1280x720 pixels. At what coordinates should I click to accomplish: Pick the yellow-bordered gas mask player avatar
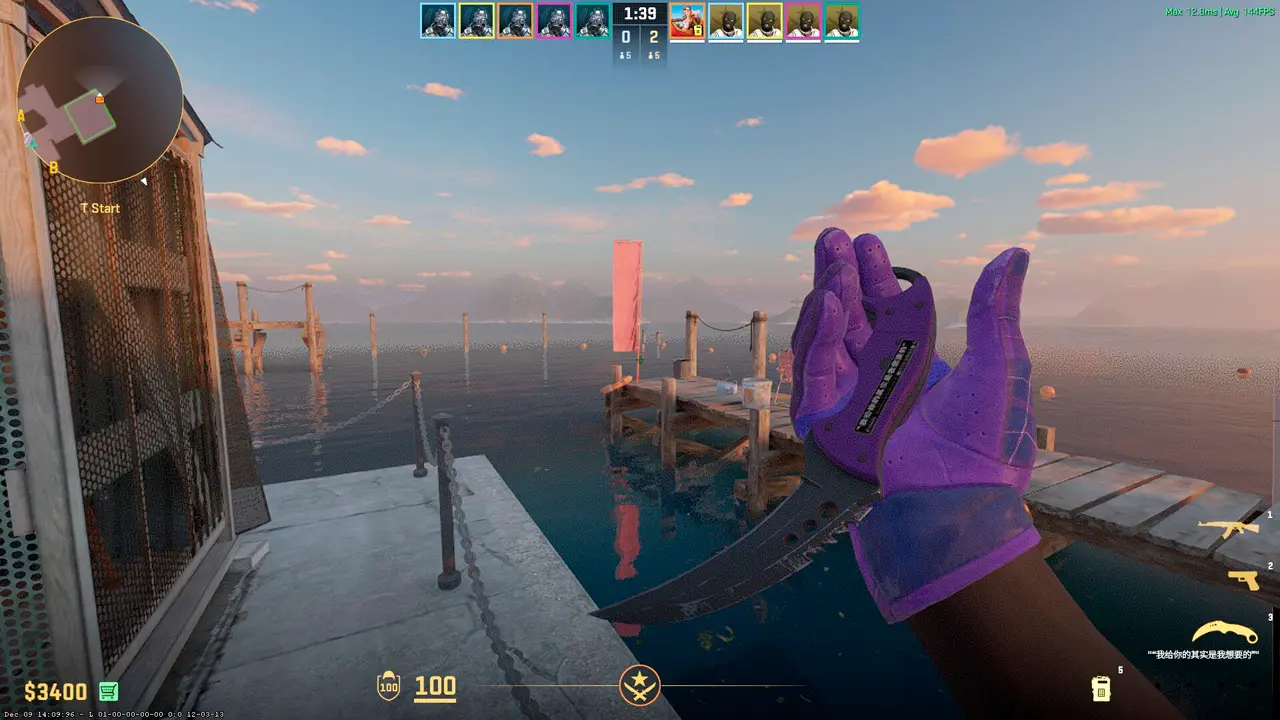coord(477,21)
